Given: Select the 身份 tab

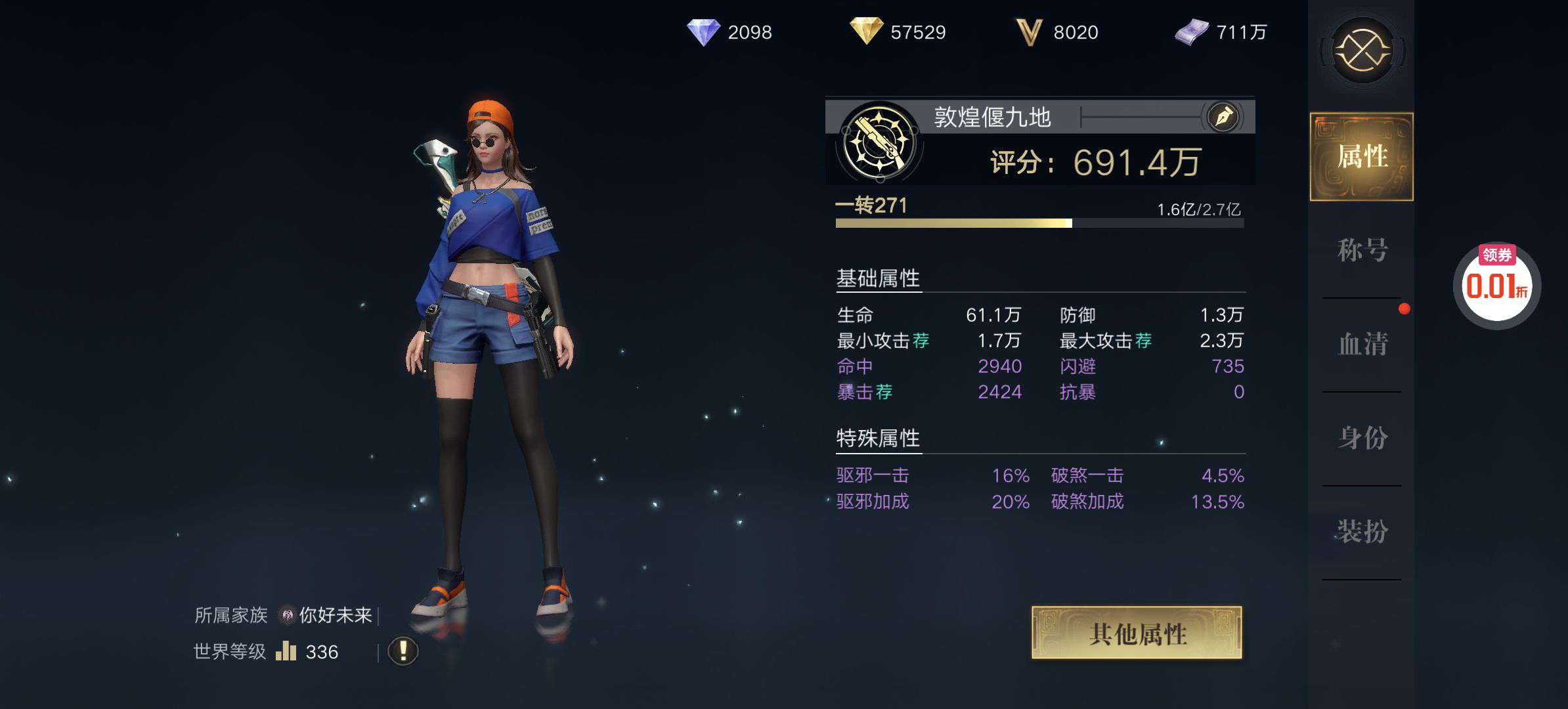Looking at the screenshot, I should pyautogui.click(x=1362, y=438).
